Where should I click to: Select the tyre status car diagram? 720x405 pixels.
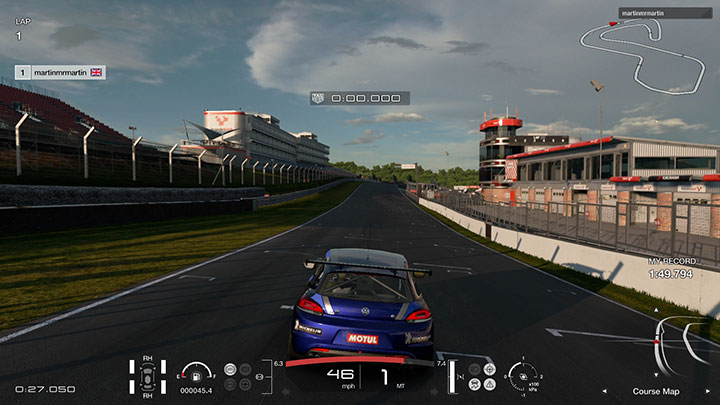click(x=148, y=376)
